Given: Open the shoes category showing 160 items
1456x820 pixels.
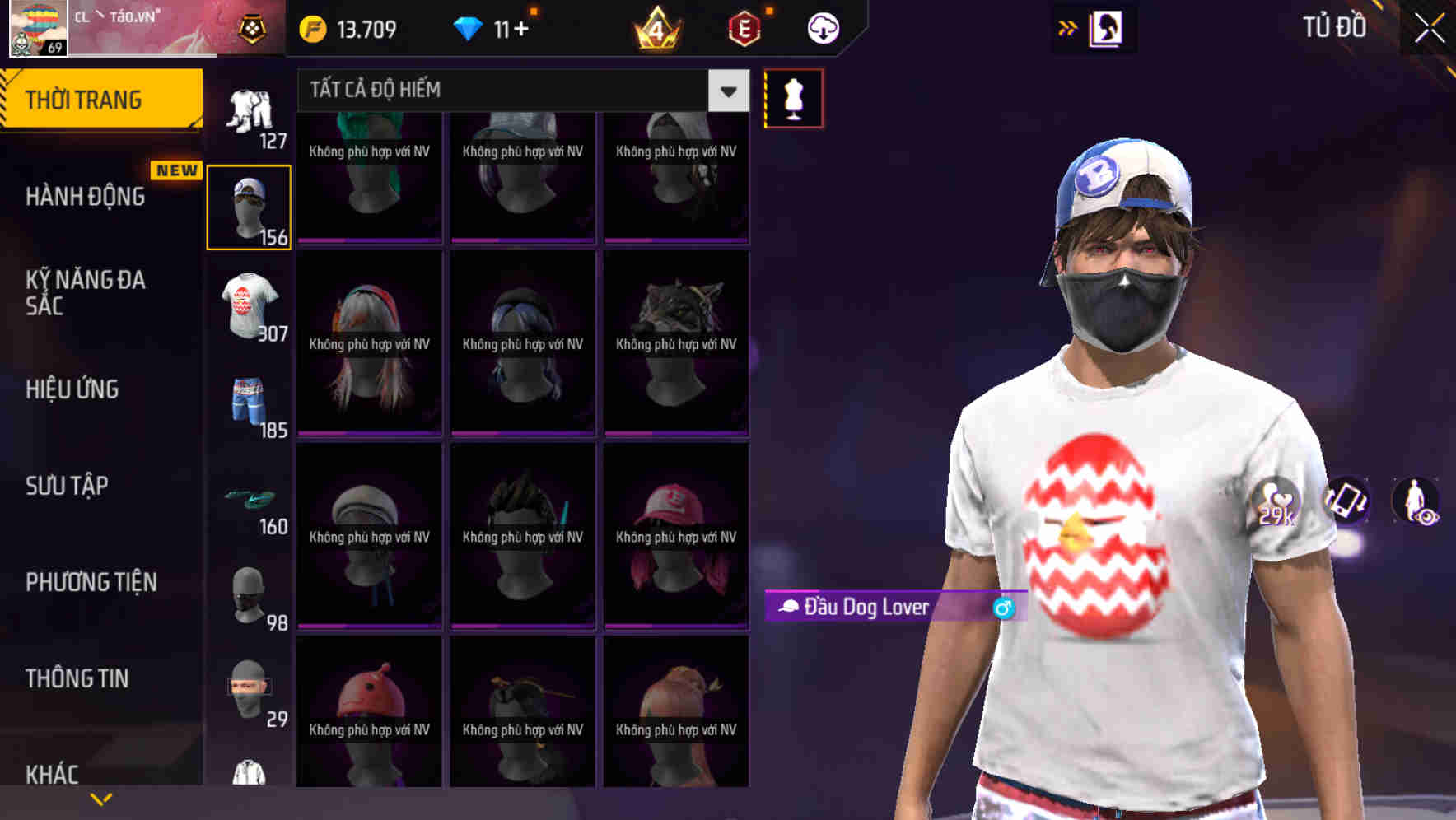Looking at the screenshot, I should pos(250,498).
